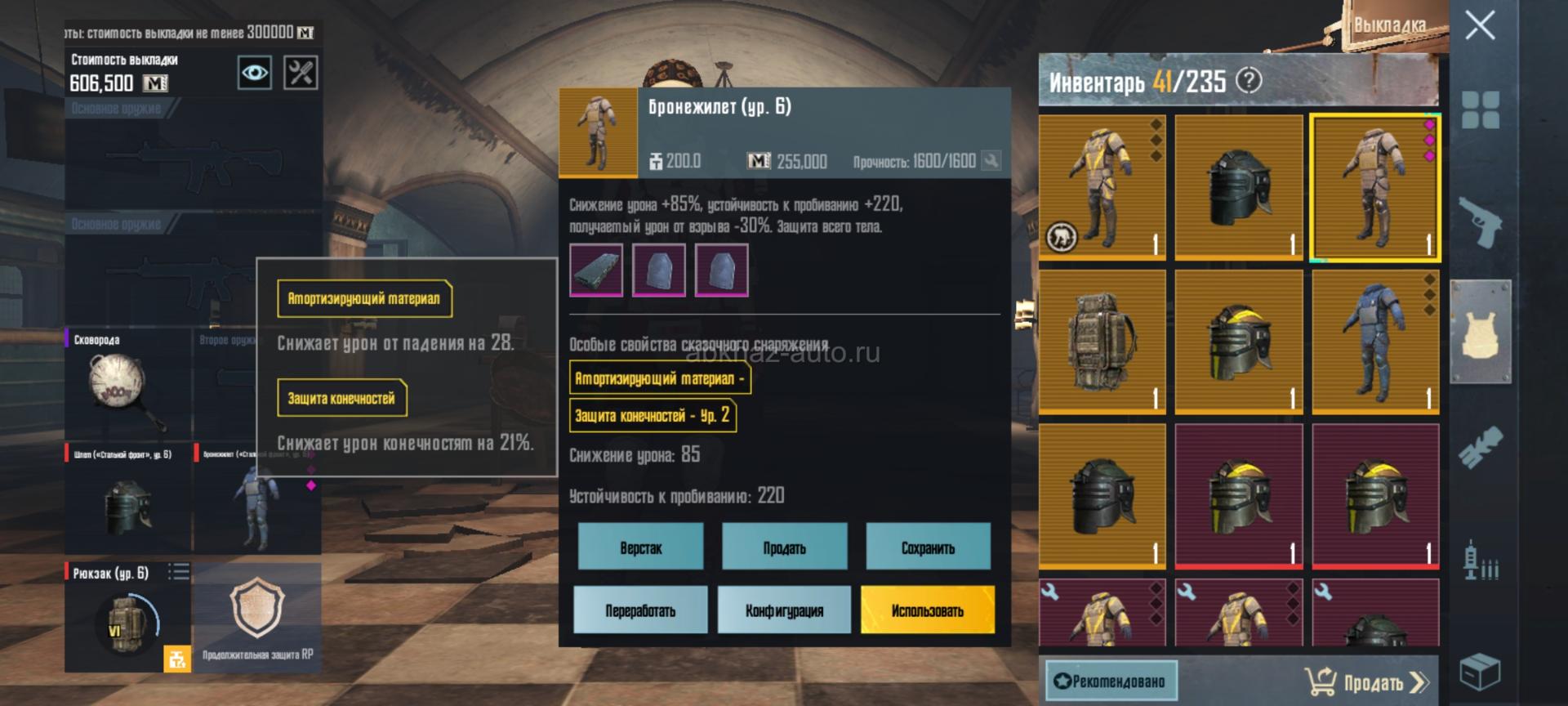Close the loadout screen
Viewport: 1568px width, 706px height.
click(x=1480, y=25)
